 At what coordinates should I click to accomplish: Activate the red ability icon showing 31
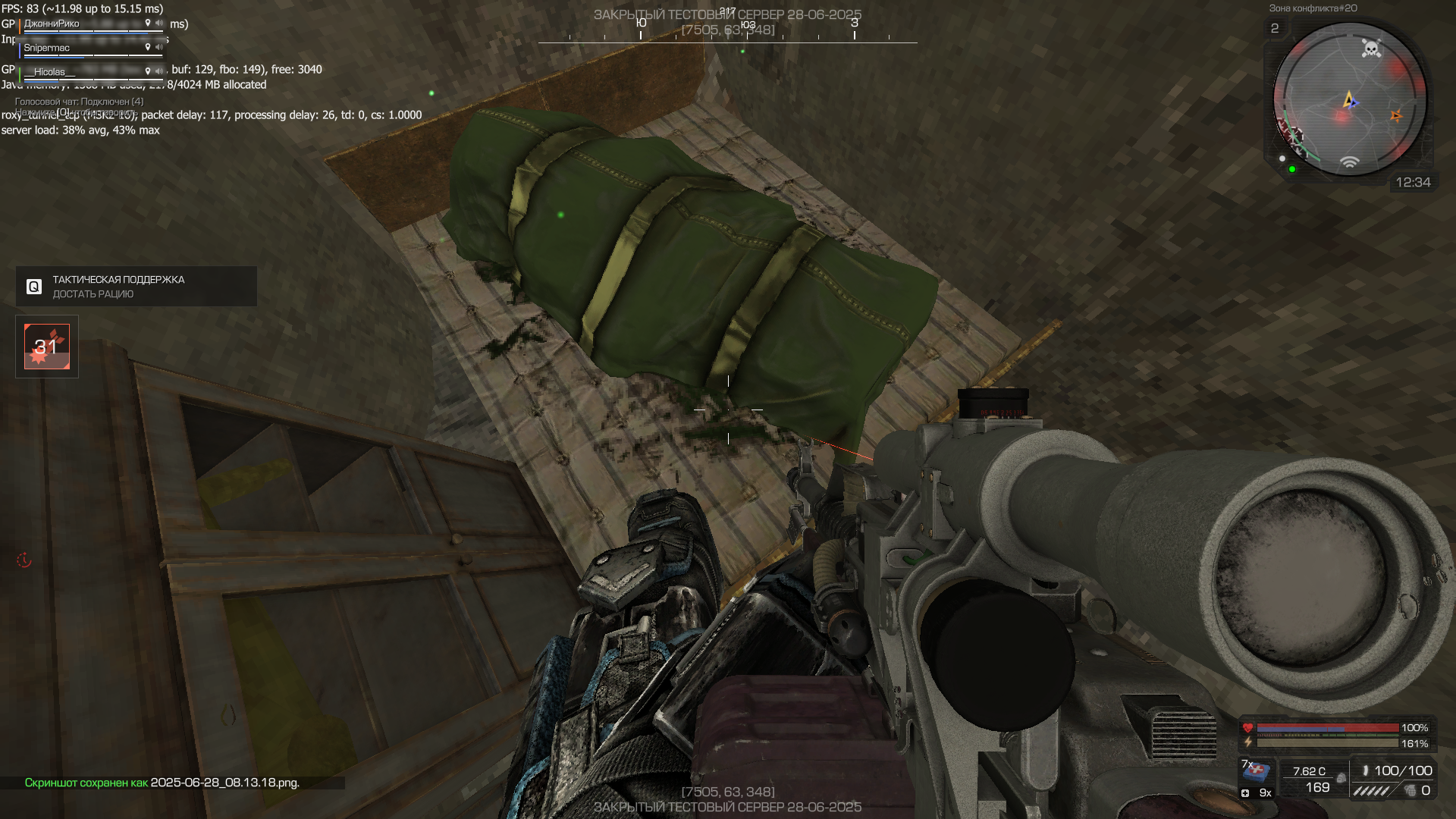(47, 347)
